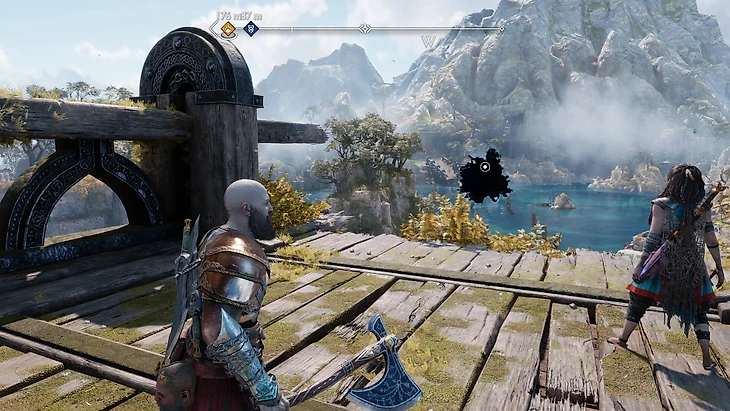Click the compass bar's W west indicator
Image resolution: width=730 pixels, height=411 pixels.
[x=430, y=41]
